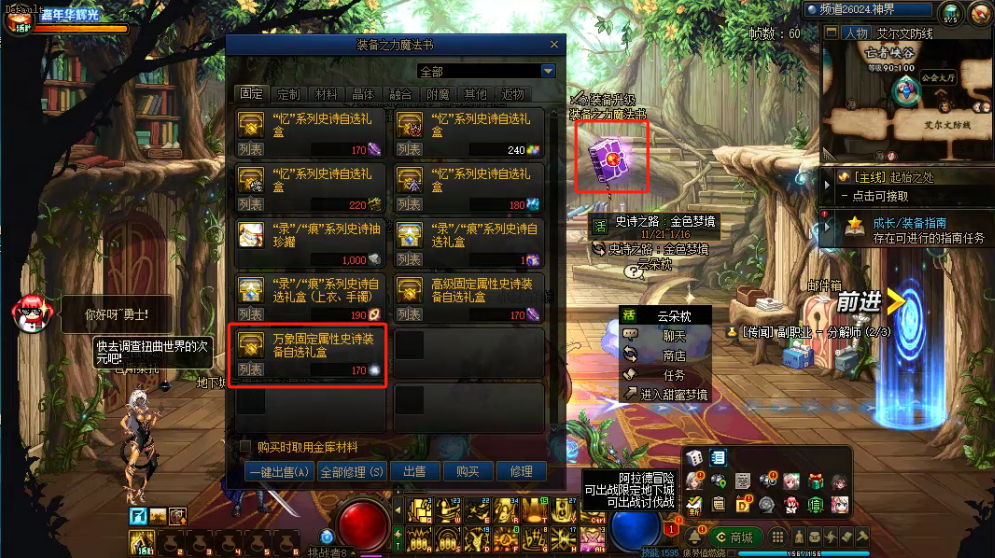This screenshot has height=558, width=995.
Task: Choose 商店 in the NPC menu
Action: [x=668, y=355]
